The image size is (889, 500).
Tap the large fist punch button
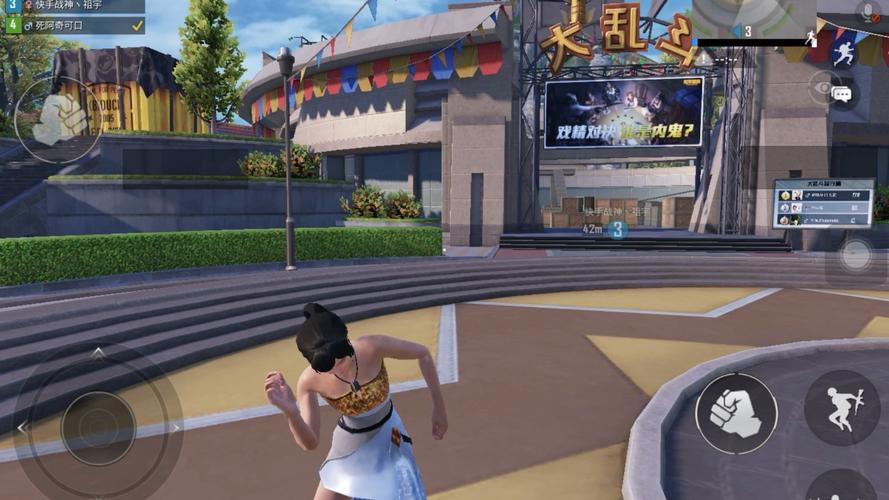[x=736, y=412]
